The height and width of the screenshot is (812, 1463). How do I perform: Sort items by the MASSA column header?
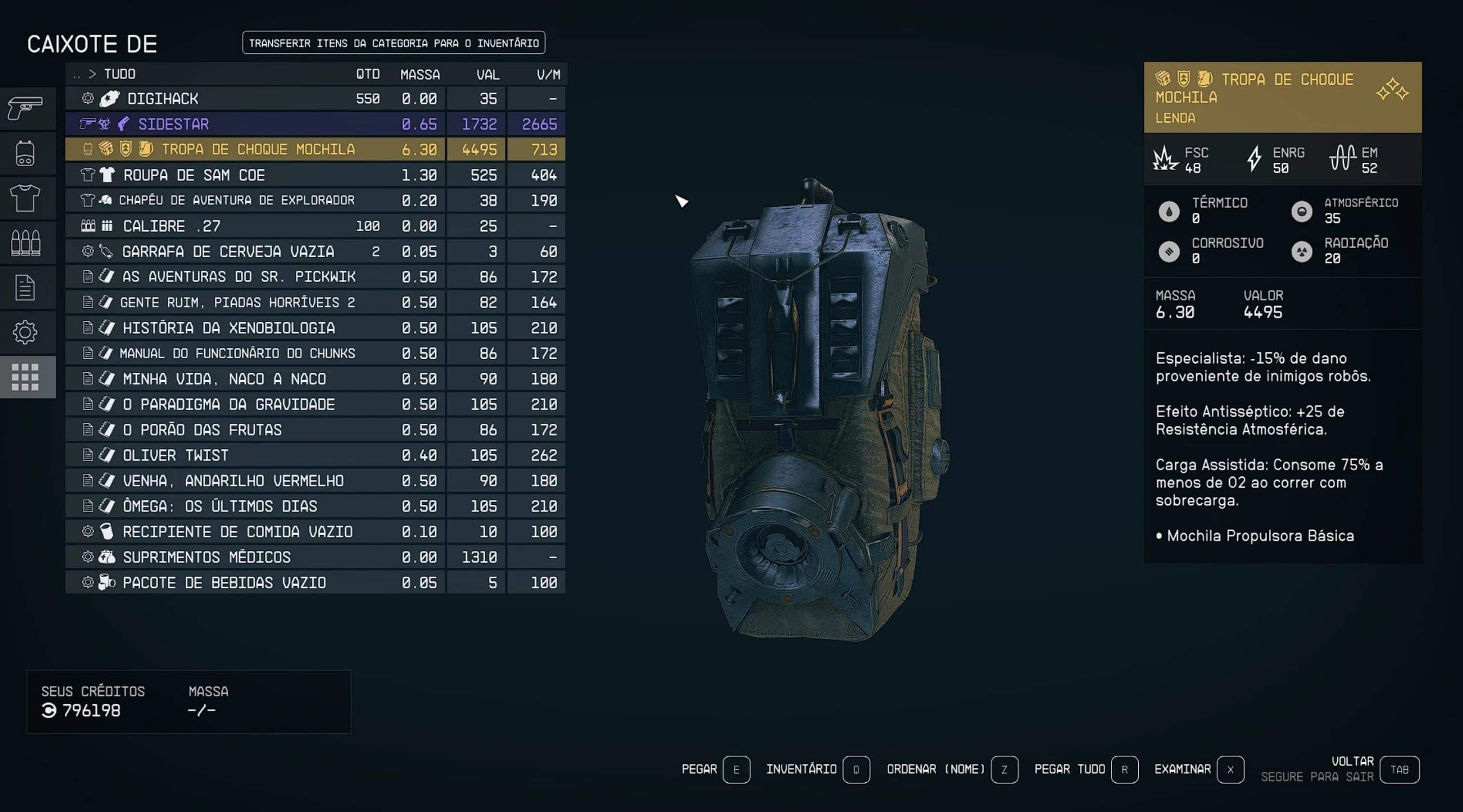pos(420,74)
